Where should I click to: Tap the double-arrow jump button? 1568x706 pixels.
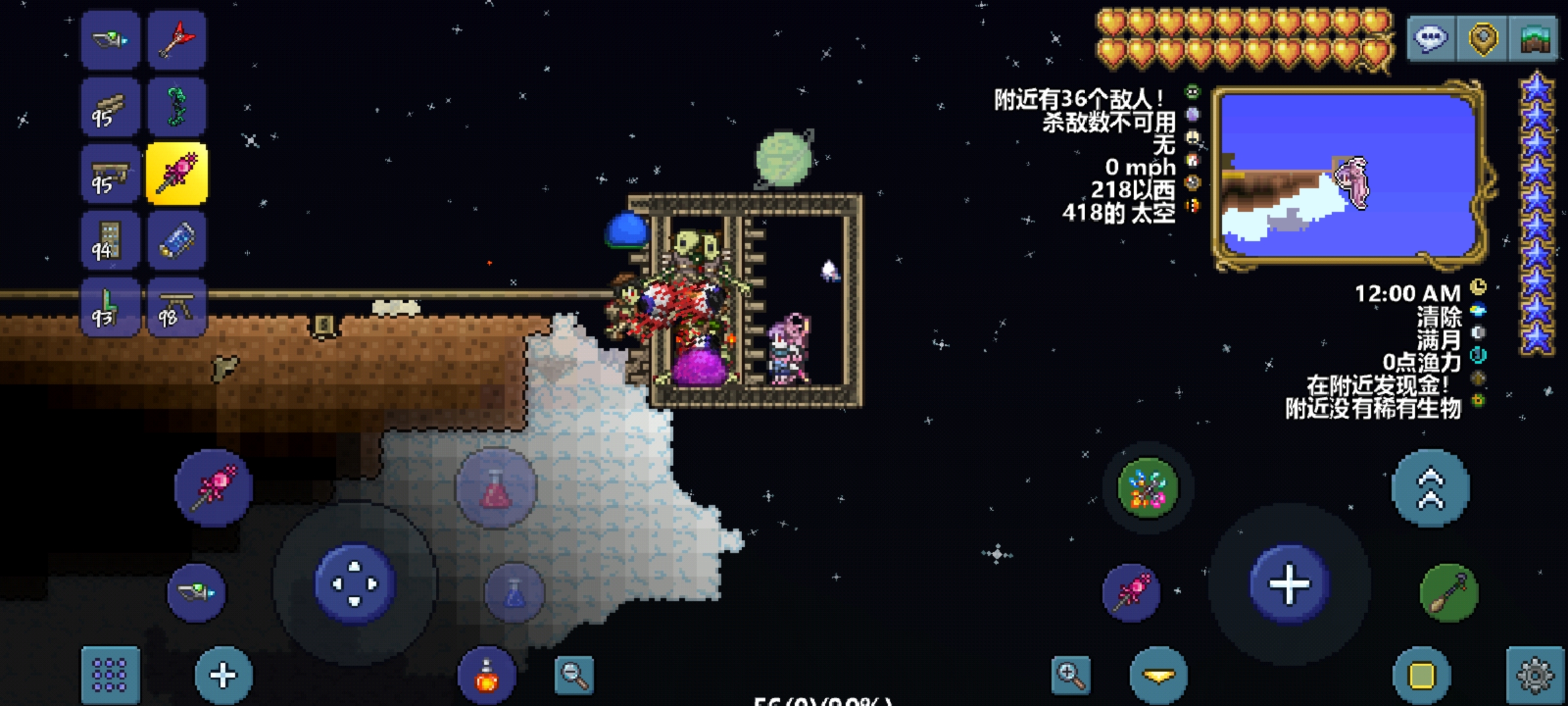click(x=1430, y=488)
